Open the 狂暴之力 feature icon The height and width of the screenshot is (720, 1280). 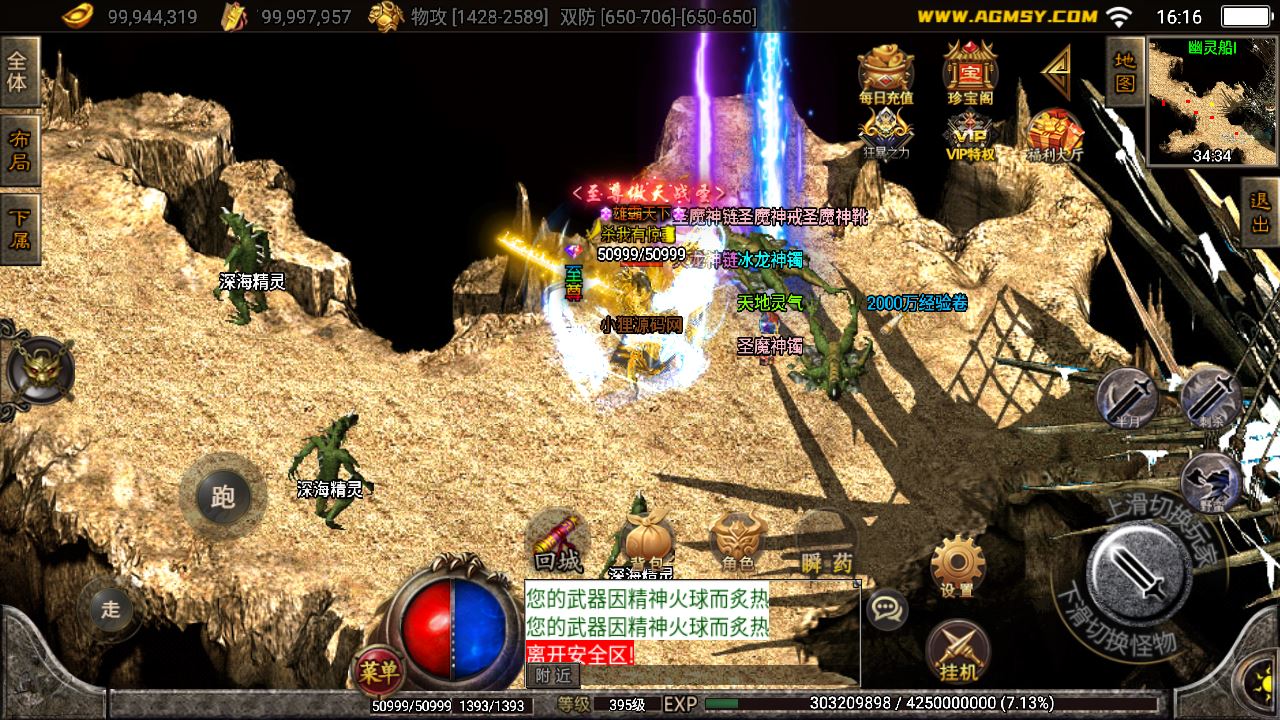[x=886, y=134]
